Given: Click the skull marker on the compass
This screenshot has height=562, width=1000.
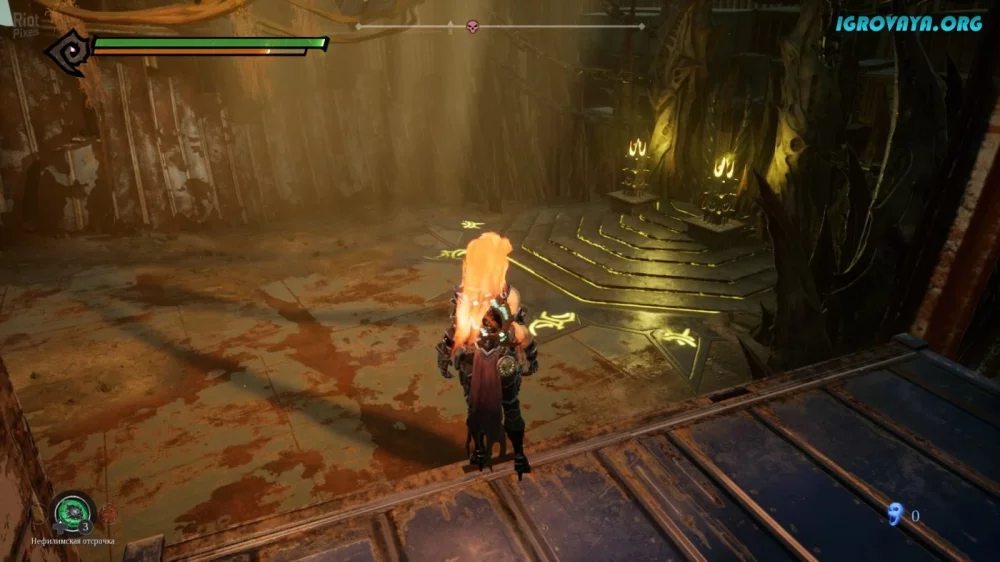Looking at the screenshot, I should click(473, 26).
